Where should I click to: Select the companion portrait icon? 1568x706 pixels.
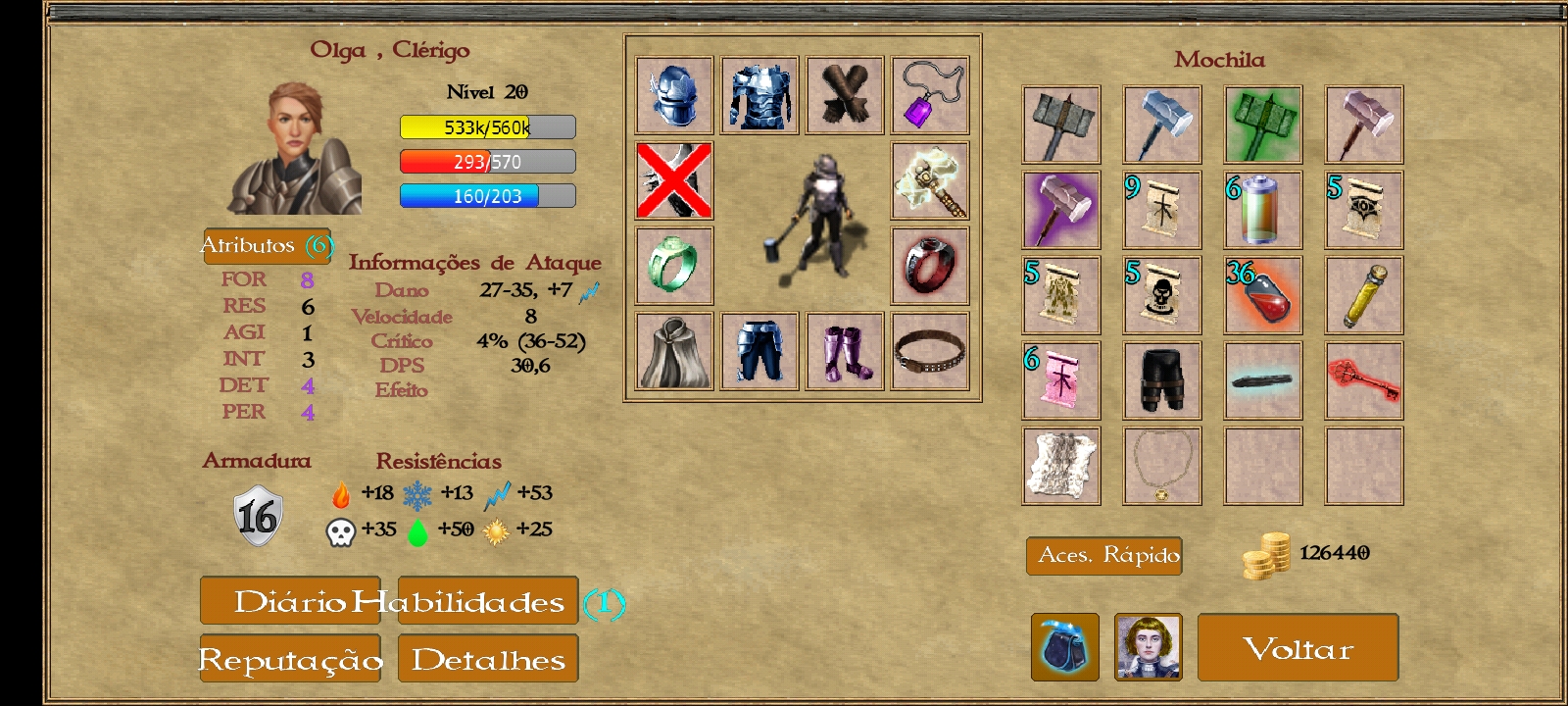1149,647
